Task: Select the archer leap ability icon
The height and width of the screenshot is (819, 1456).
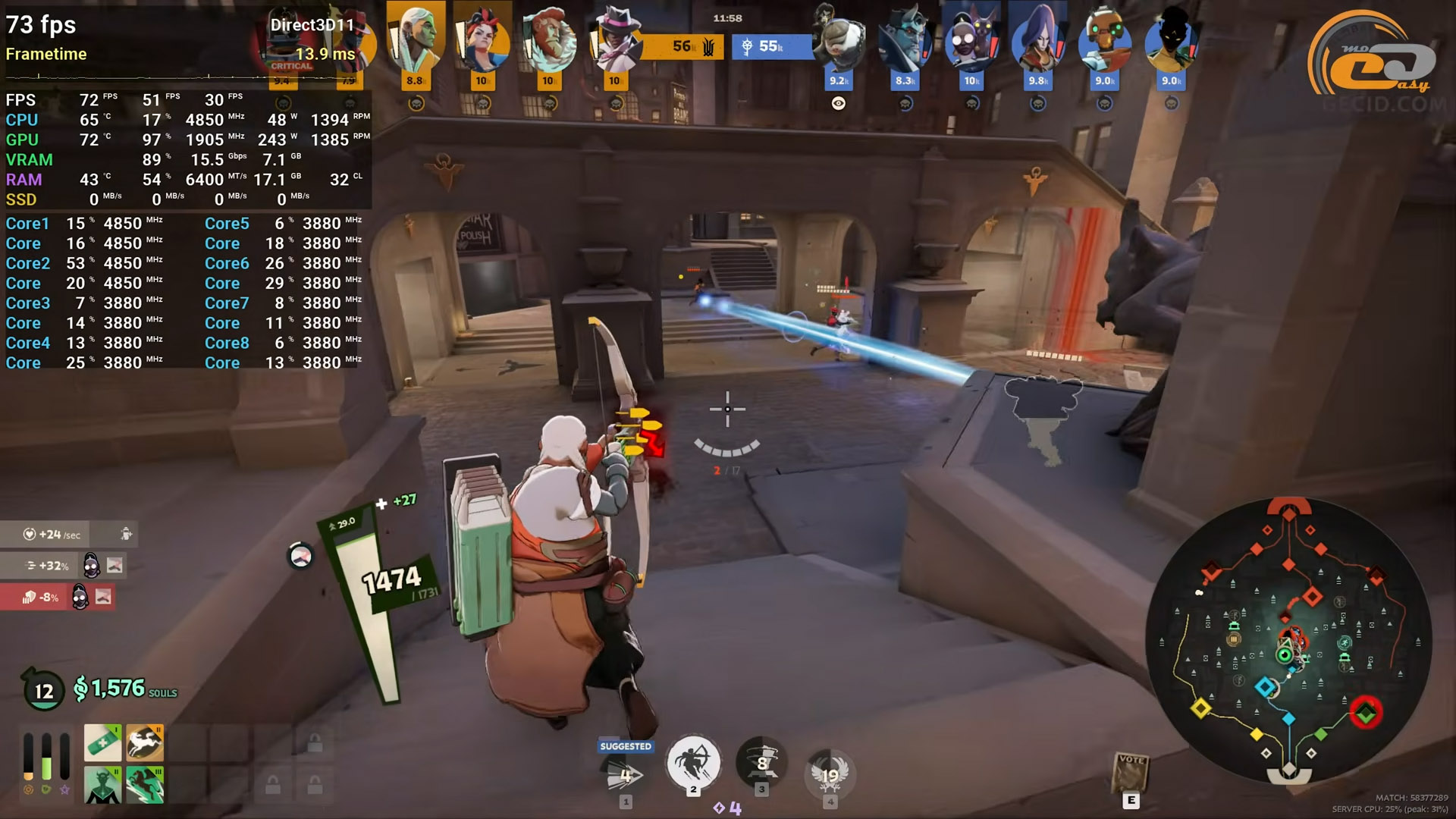Action: tap(692, 763)
